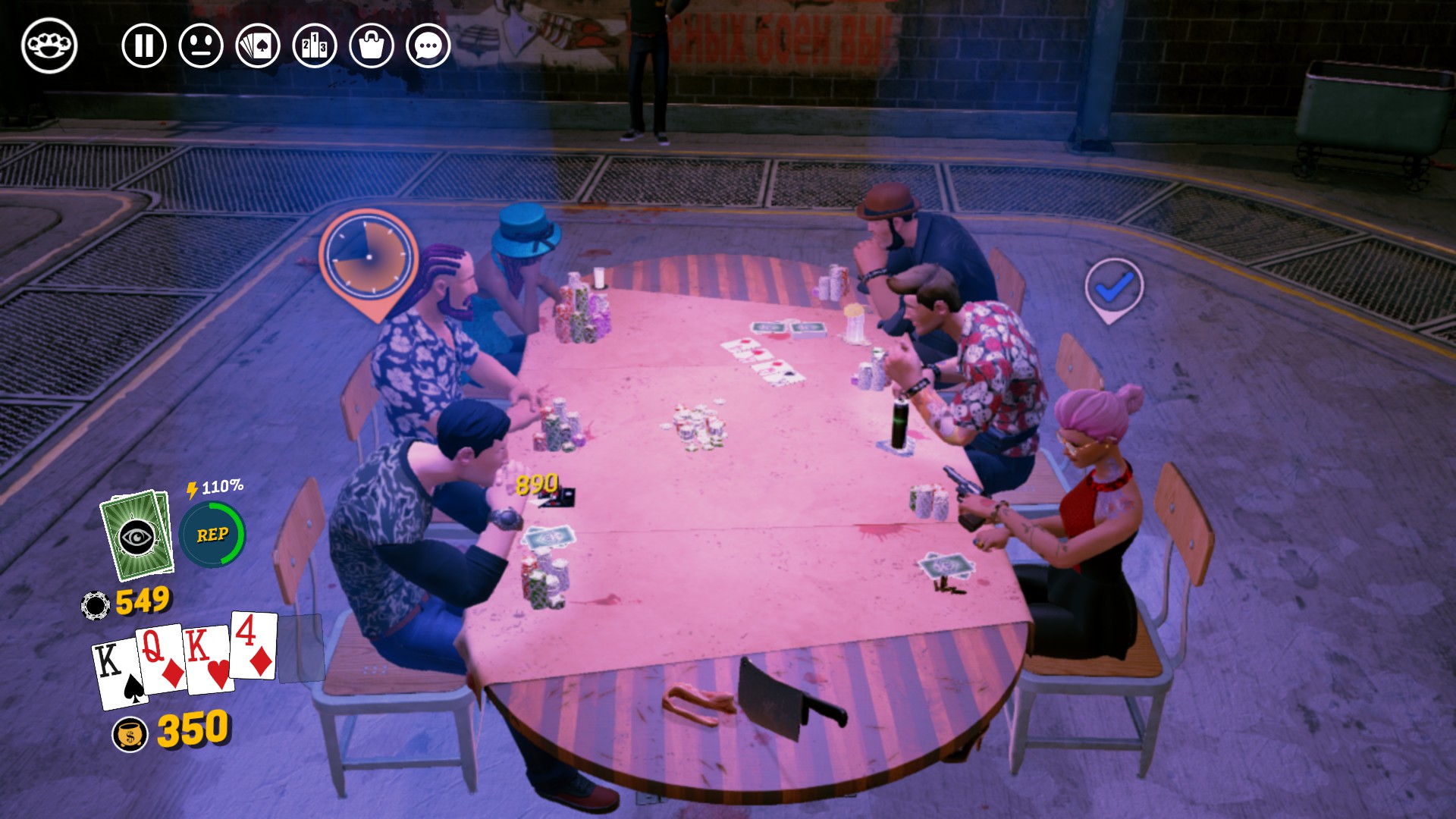Click the poker chip icon beside 549
Viewport: 1456px width, 819px height.
[x=96, y=603]
